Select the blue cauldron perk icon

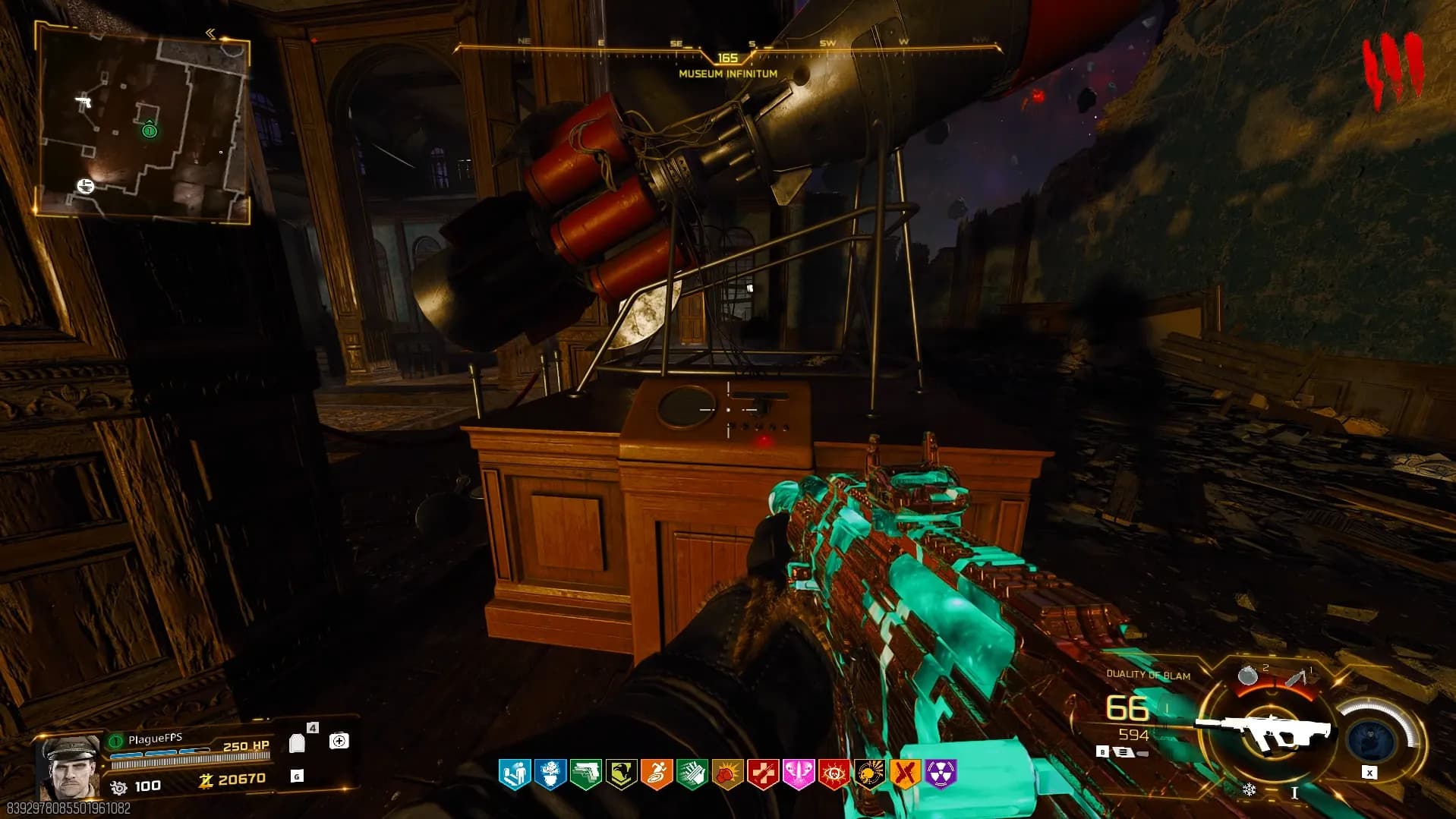click(550, 773)
